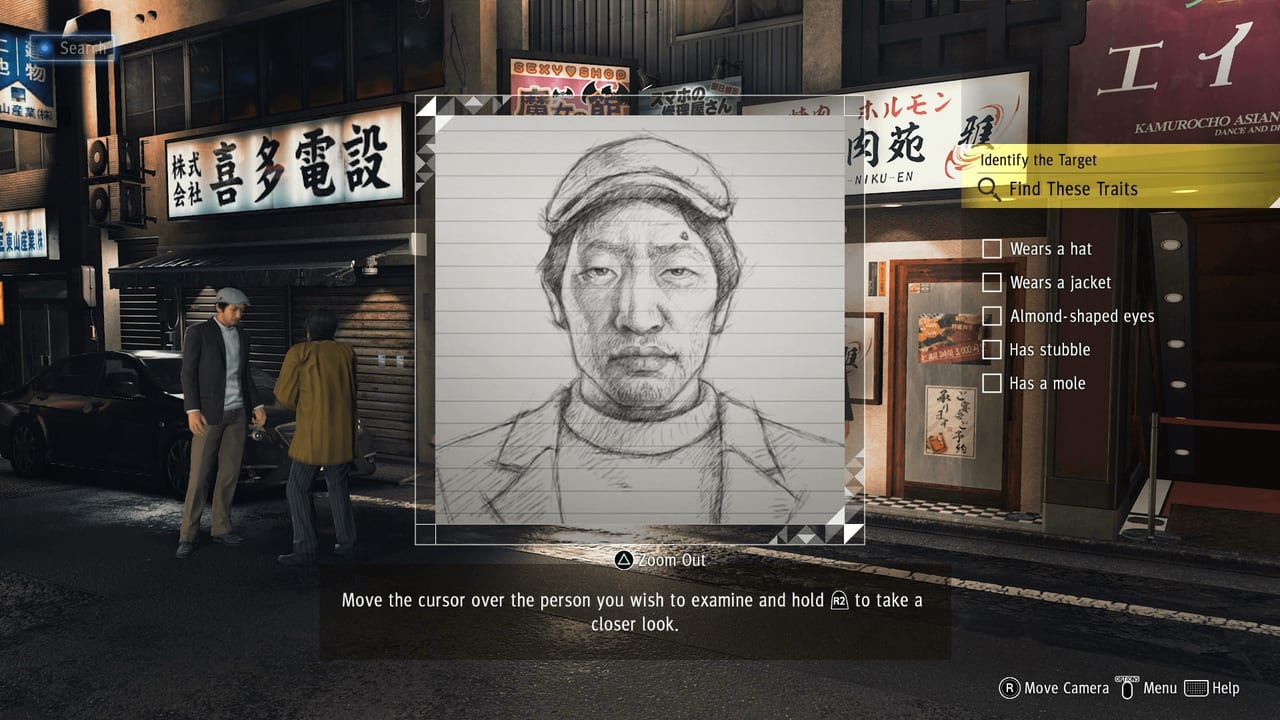Mark the Has a mole trait

(992, 383)
